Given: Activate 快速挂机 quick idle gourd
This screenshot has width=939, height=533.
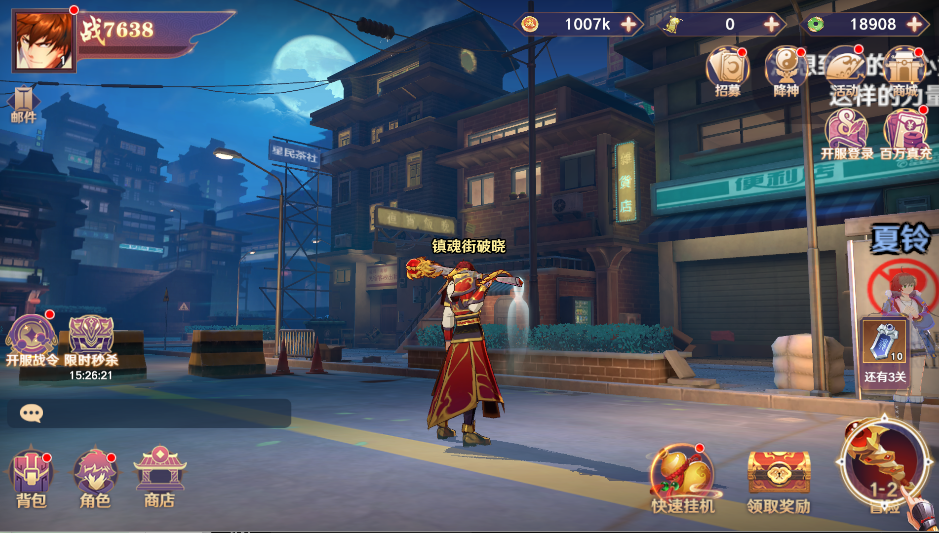Looking at the screenshot, I should tap(683, 477).
